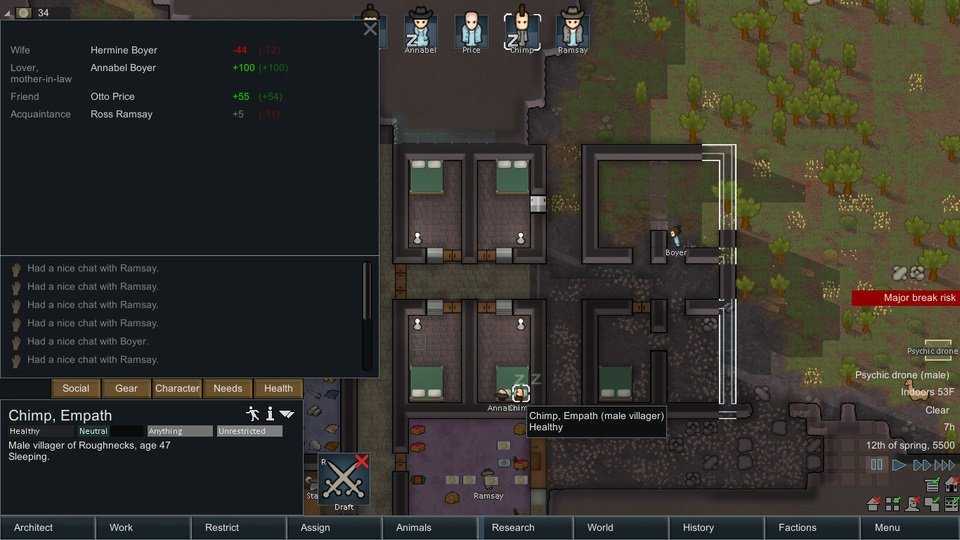Screen dimensions: 960x540
Task: Switch to the Health tab
Action: click(278, 388)
